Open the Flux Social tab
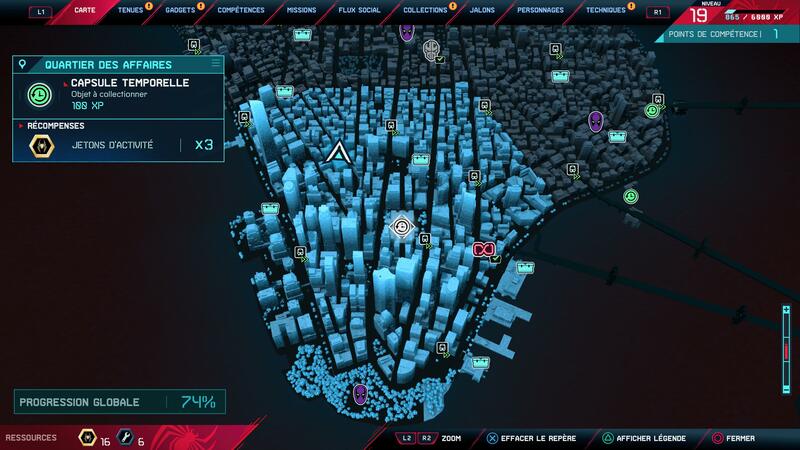Screen dimensions: 800x450 click(x=360, y=10)
